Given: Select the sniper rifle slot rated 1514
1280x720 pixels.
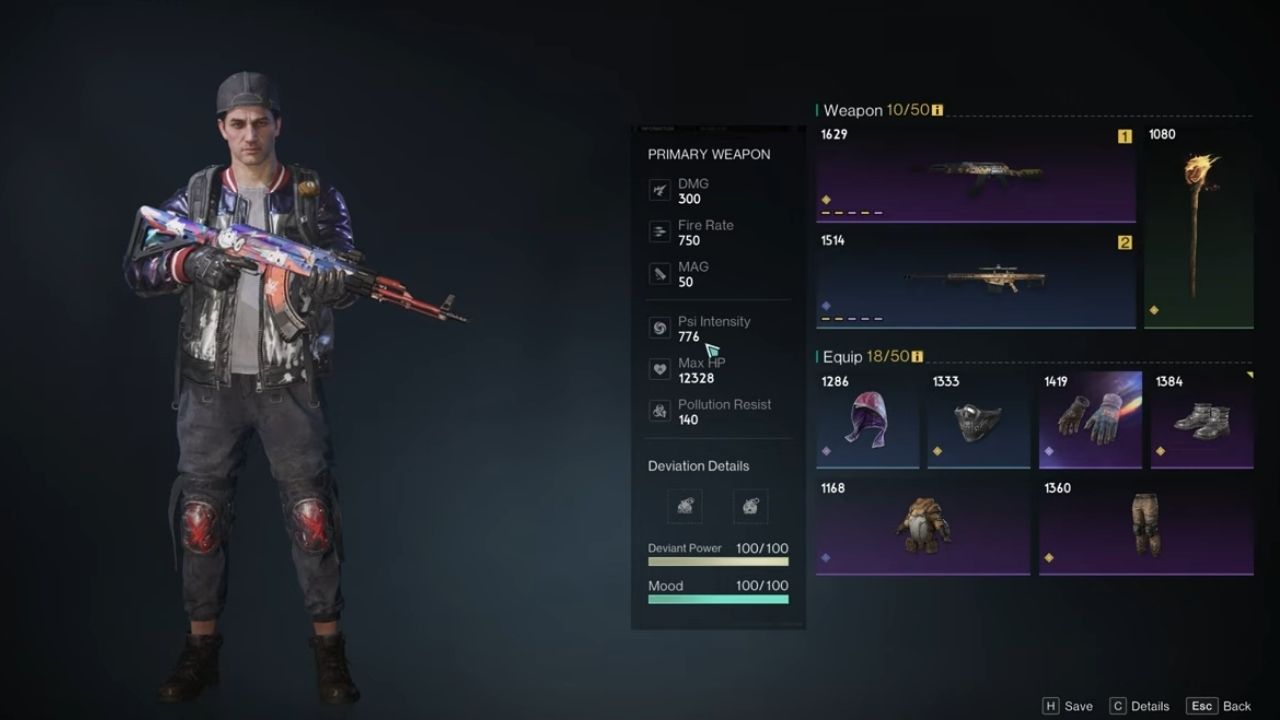Looking at the screenshot, I should (x=976, y=280).
